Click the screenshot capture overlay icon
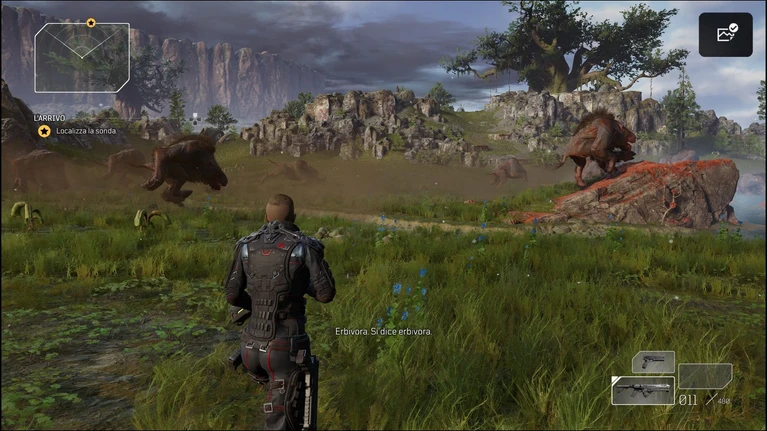 (x=725, y=34)
